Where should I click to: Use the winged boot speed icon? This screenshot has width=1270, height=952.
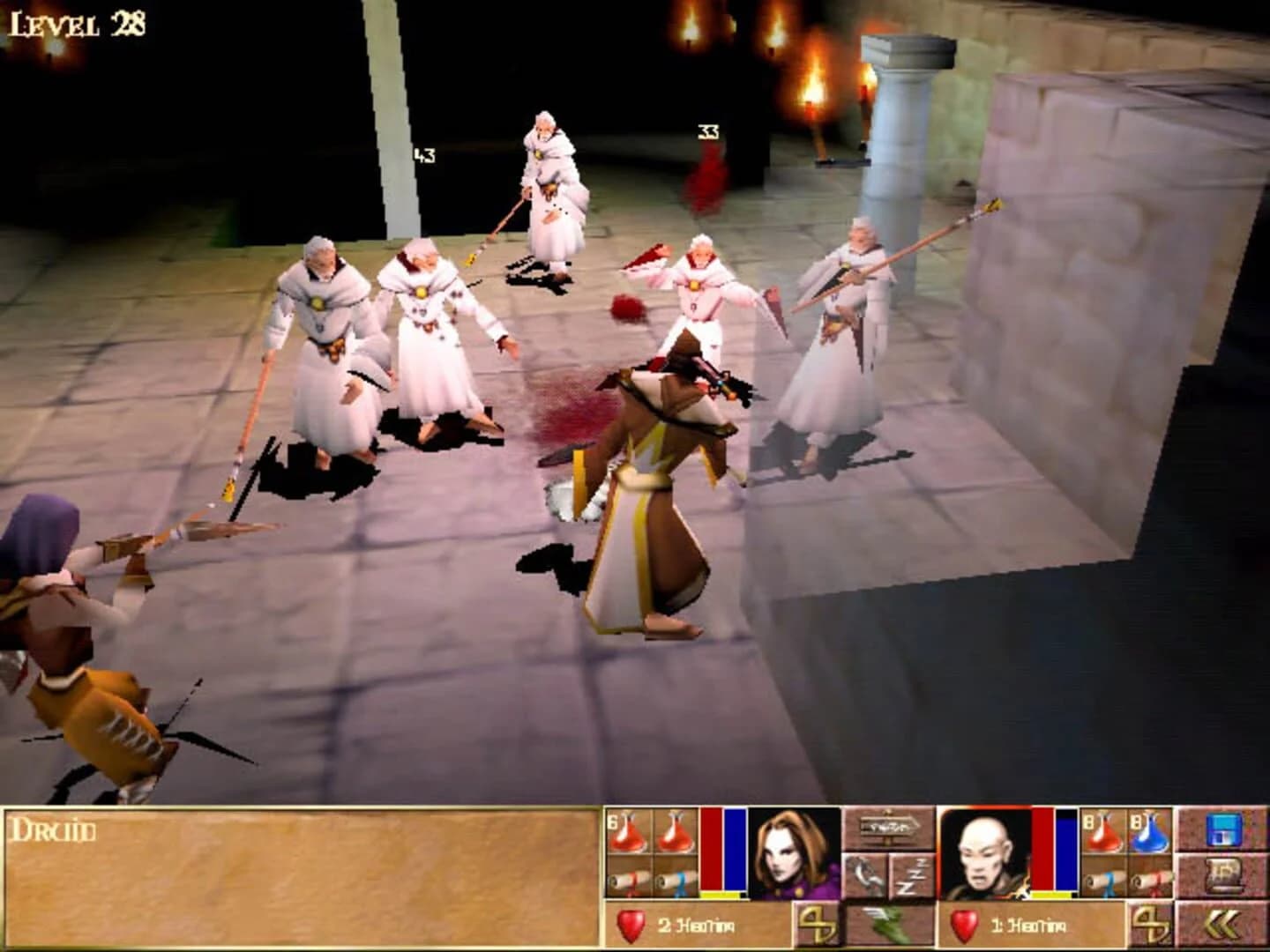click(x=886, y=923)
